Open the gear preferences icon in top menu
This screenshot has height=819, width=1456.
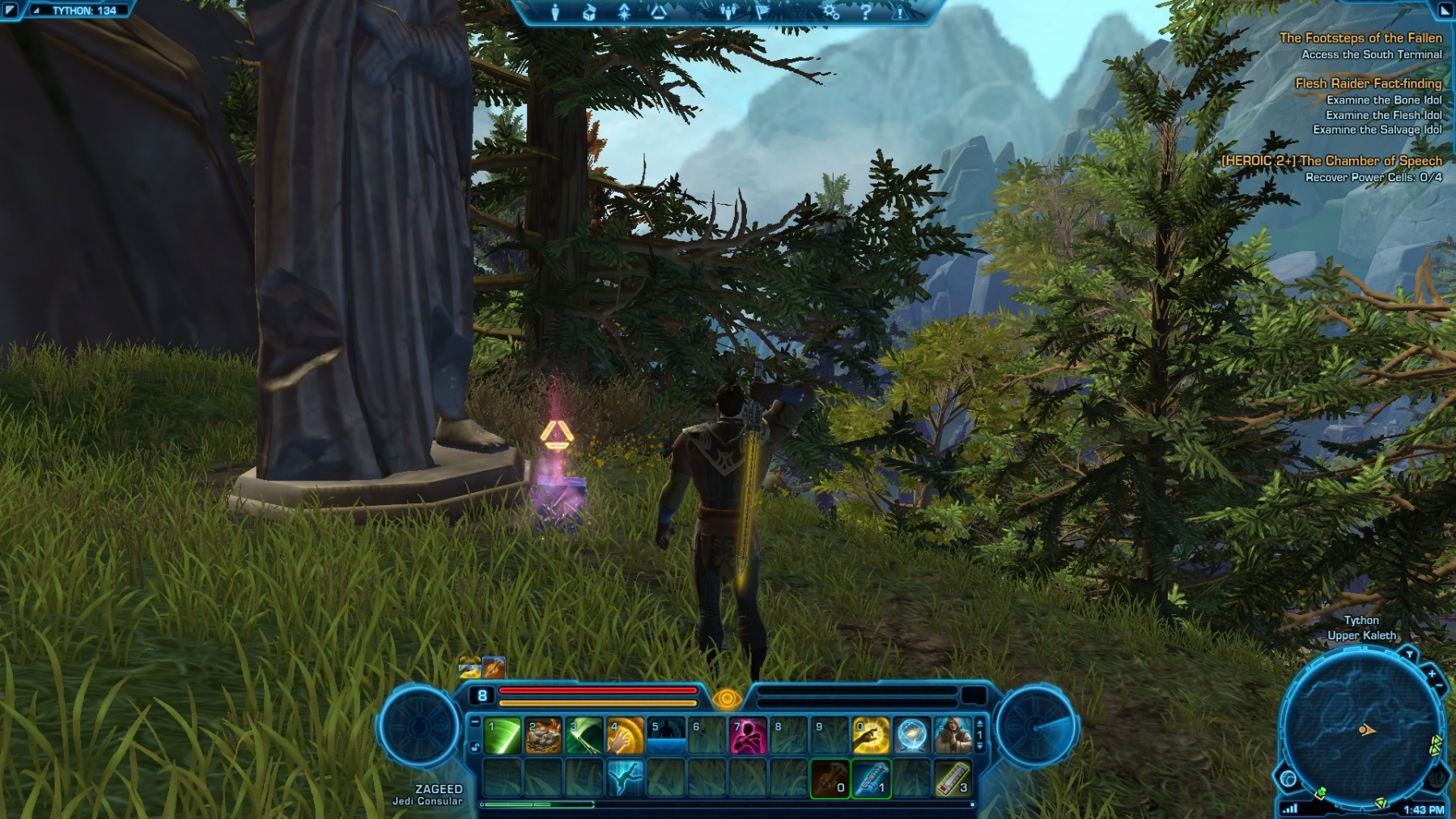tap(830, 12)
